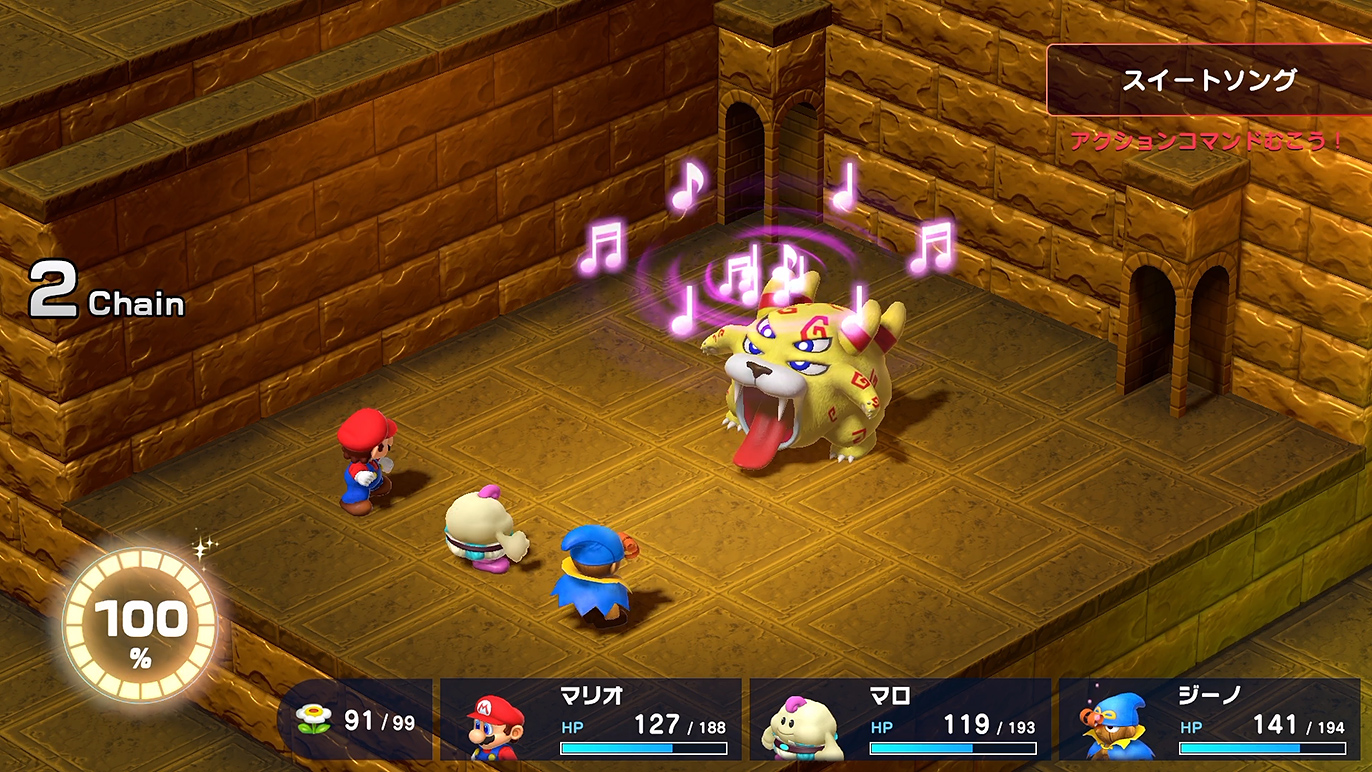The image size is (1372, 772).
Task: Select Mario's party status panel
Action: (591, 719)
